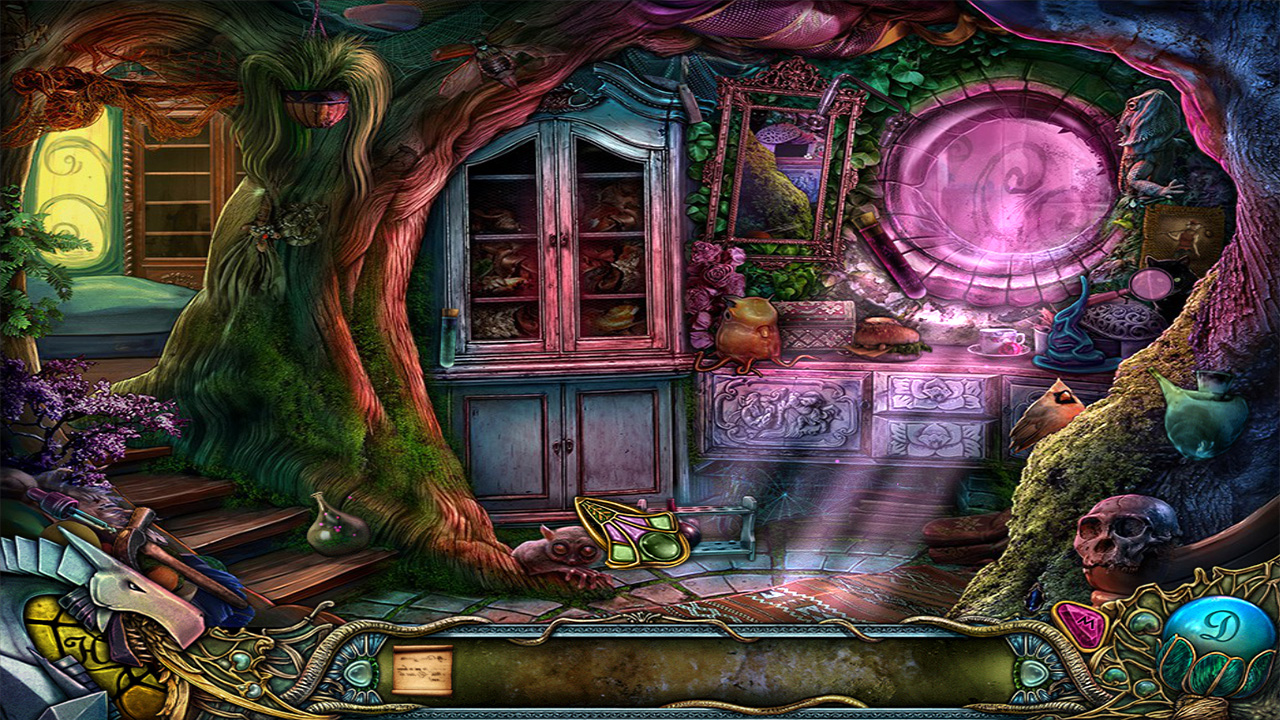Select the purple winged amulet on the floor

click(x=630, y=530)
